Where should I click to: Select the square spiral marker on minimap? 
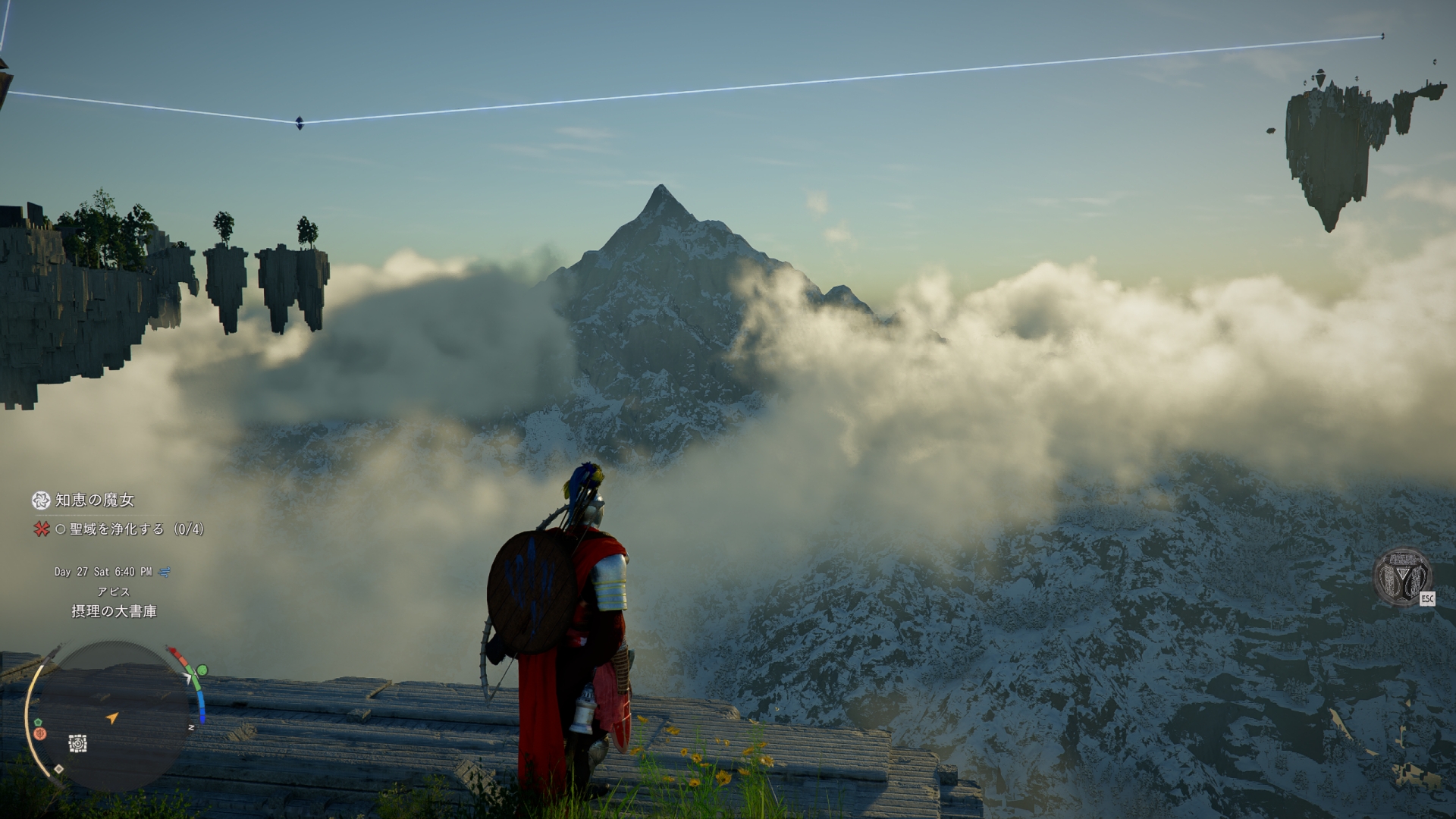click(x=77, y=744)
